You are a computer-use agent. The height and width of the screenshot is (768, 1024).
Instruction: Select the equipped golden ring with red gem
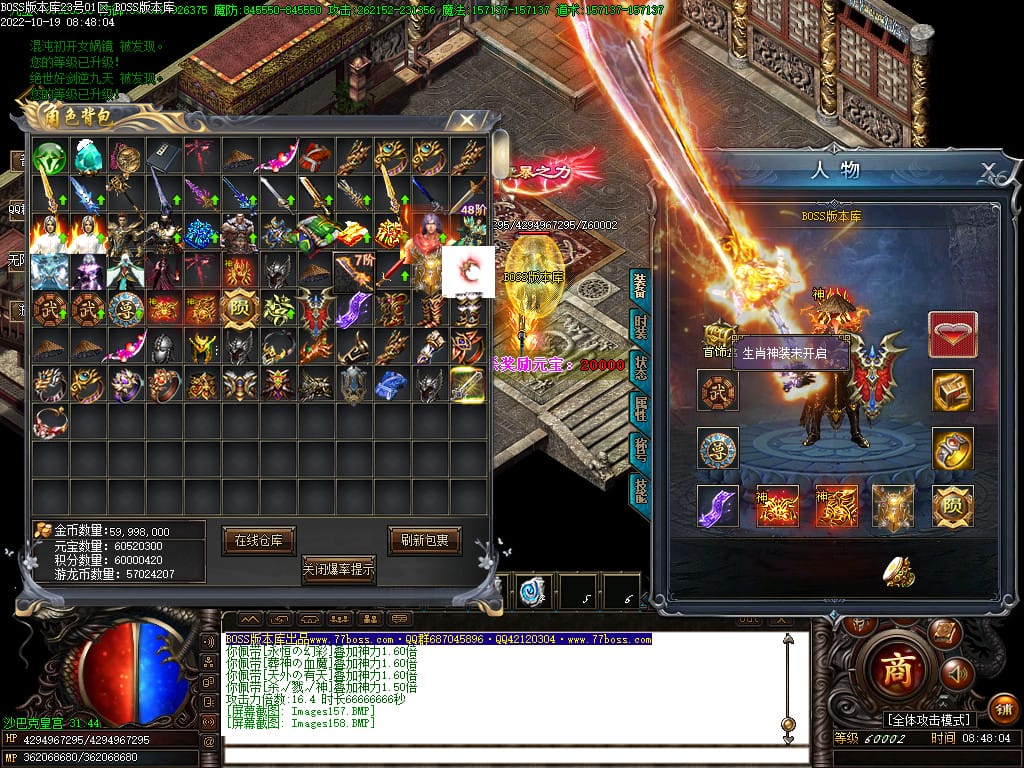tap(952, 449)
